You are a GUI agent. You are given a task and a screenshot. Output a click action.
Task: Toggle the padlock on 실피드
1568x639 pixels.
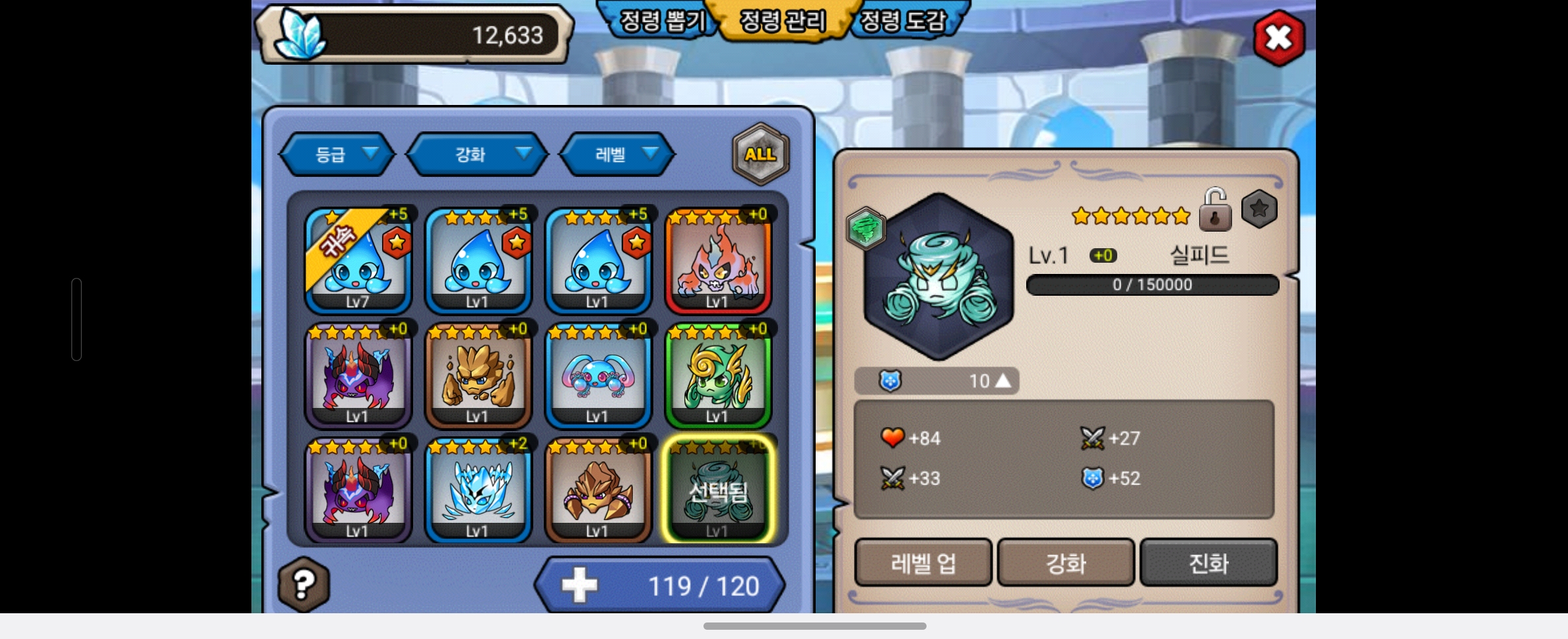pyautogui.click(x=1215, y=210)
